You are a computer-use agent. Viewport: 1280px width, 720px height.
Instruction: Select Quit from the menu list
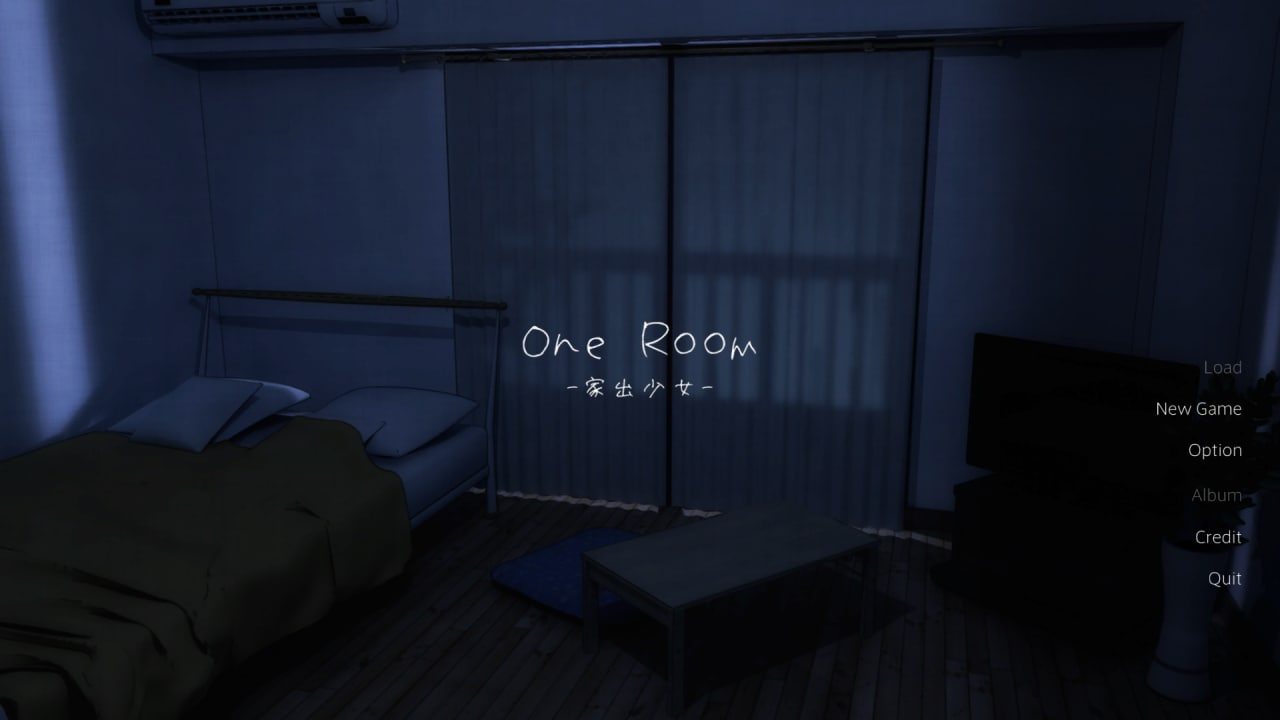[1223, 578]
